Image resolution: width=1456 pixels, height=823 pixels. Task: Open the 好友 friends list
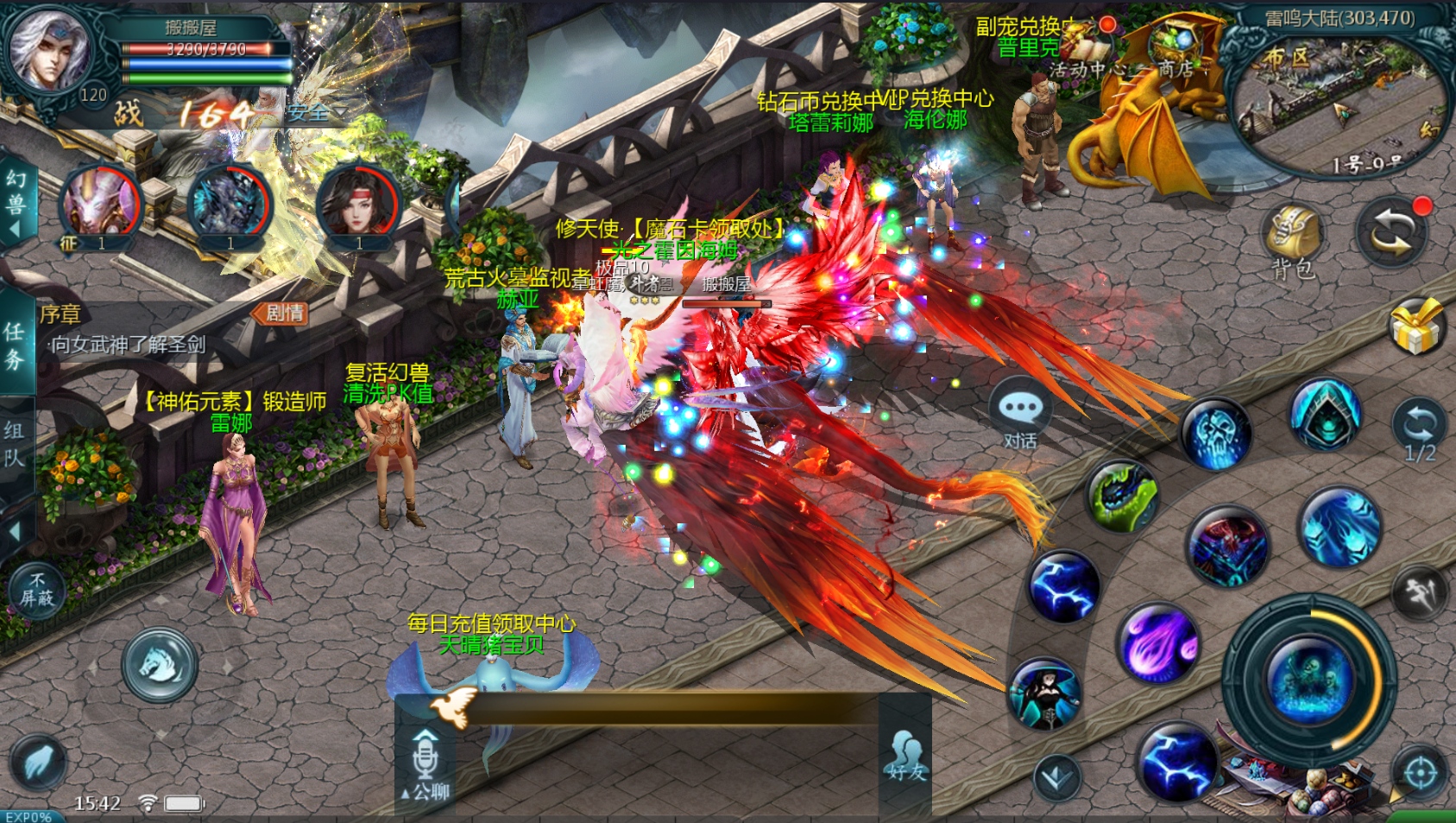click(905, 756)
